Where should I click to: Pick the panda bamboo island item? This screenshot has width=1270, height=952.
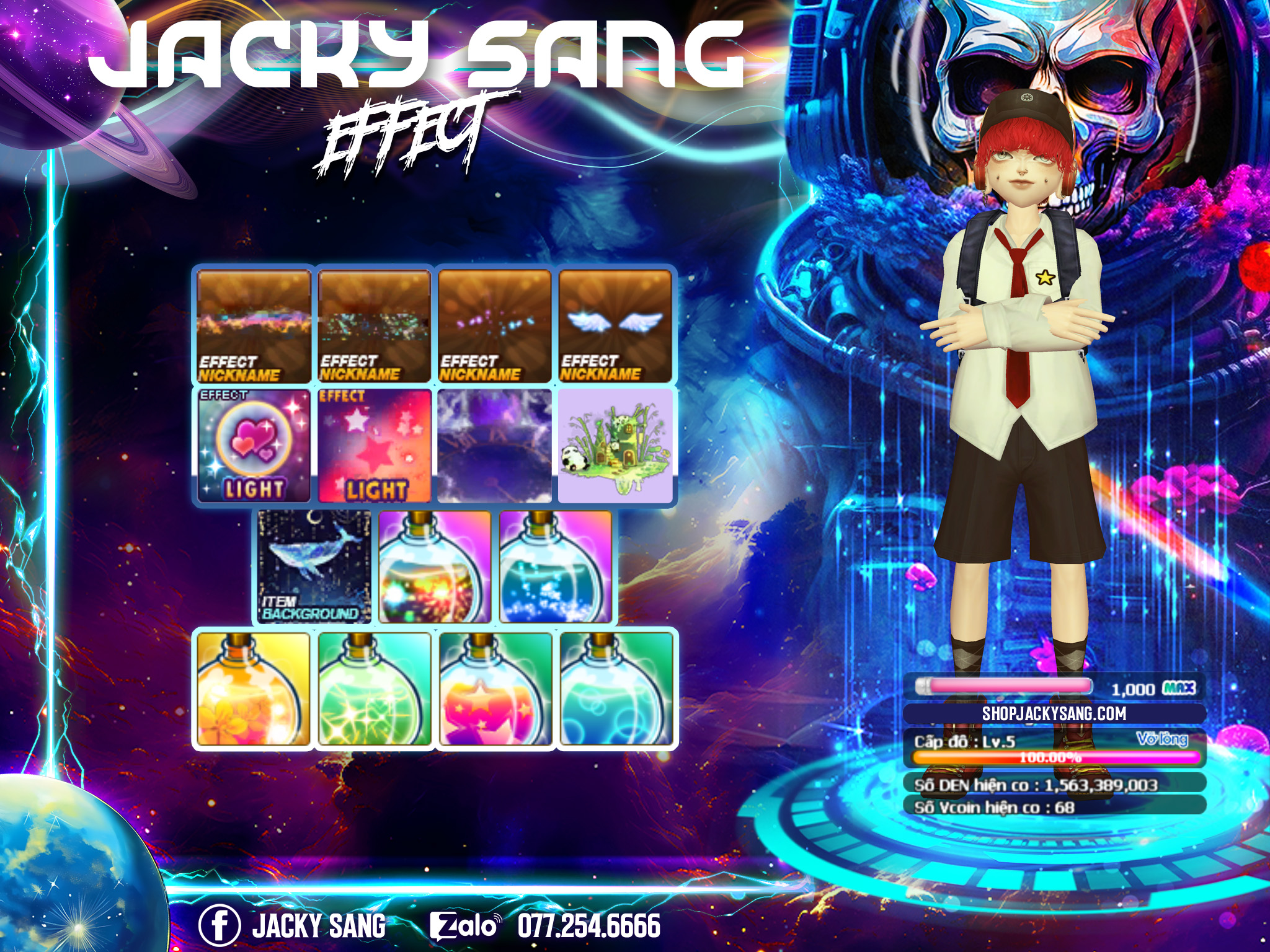tap(615, 446)
